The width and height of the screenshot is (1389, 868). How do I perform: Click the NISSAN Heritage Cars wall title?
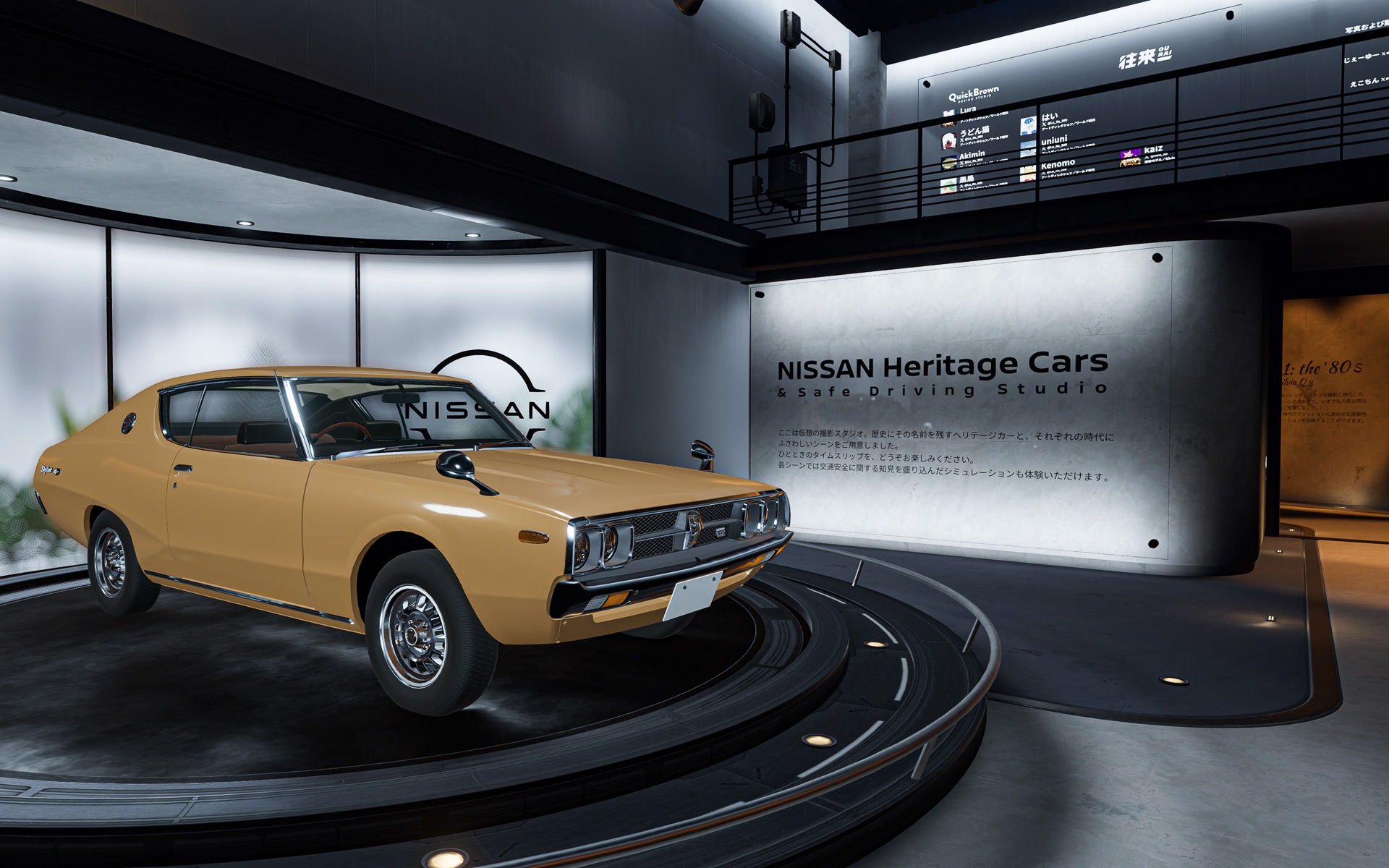942,368
